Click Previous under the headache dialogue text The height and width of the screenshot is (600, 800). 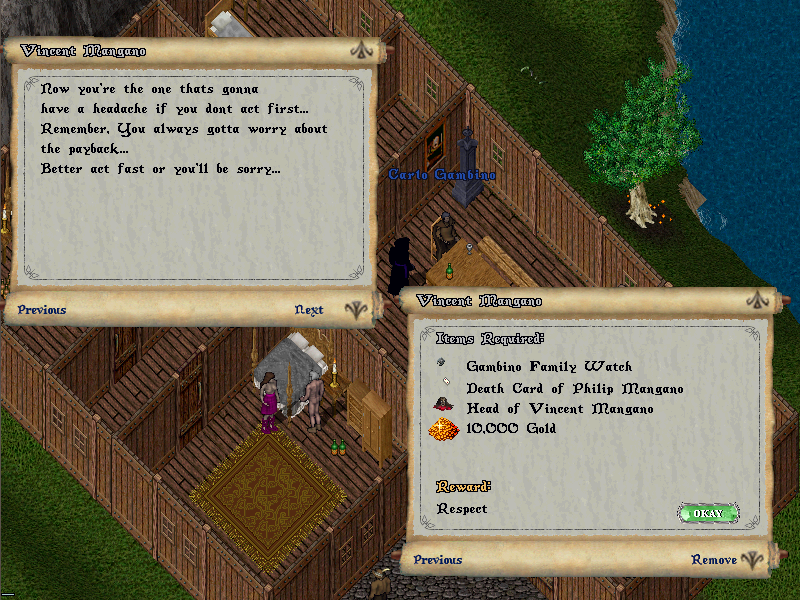42,310
